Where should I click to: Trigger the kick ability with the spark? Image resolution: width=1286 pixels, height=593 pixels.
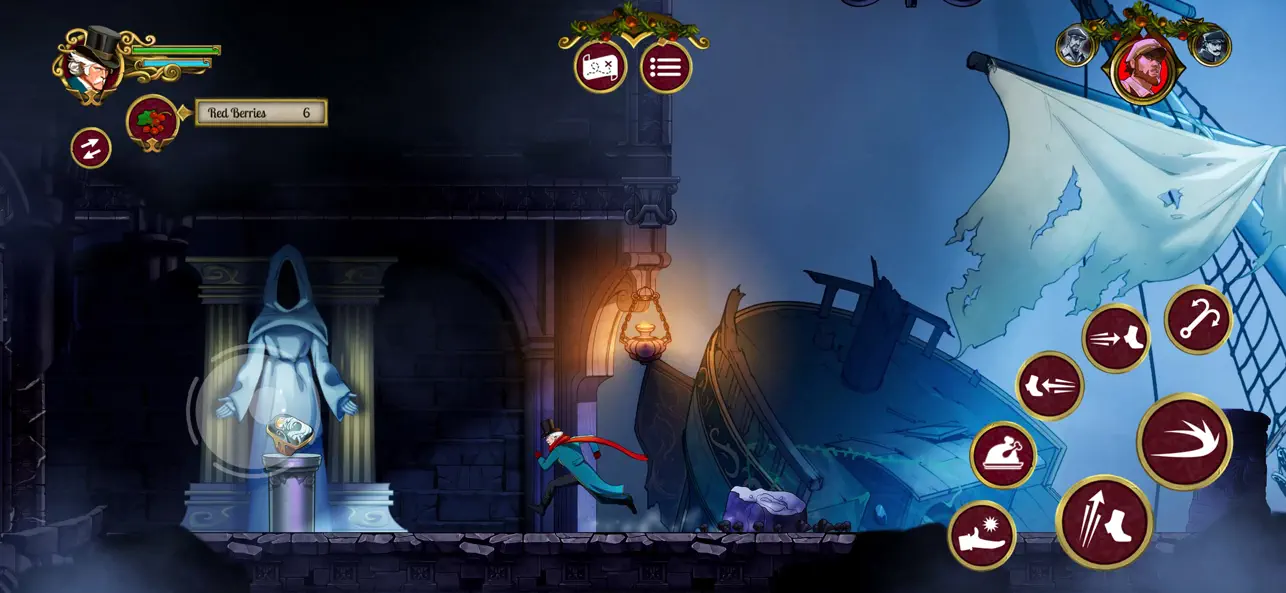(x=982, y=535)
